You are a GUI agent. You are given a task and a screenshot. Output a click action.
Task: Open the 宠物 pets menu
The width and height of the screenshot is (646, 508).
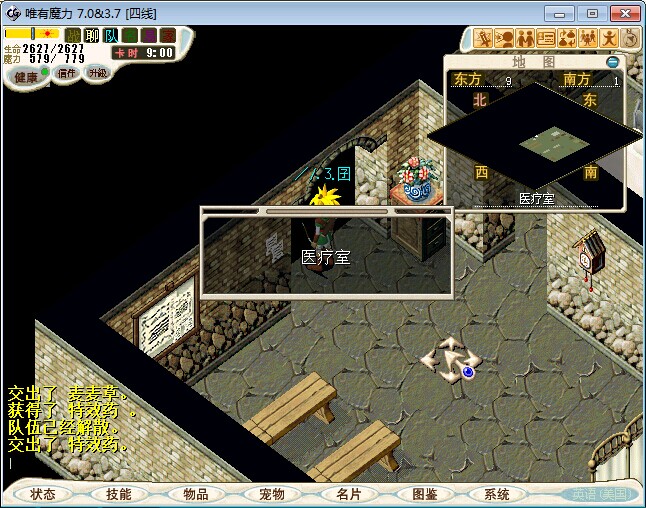pyautogui.click(x=271, y=494)
